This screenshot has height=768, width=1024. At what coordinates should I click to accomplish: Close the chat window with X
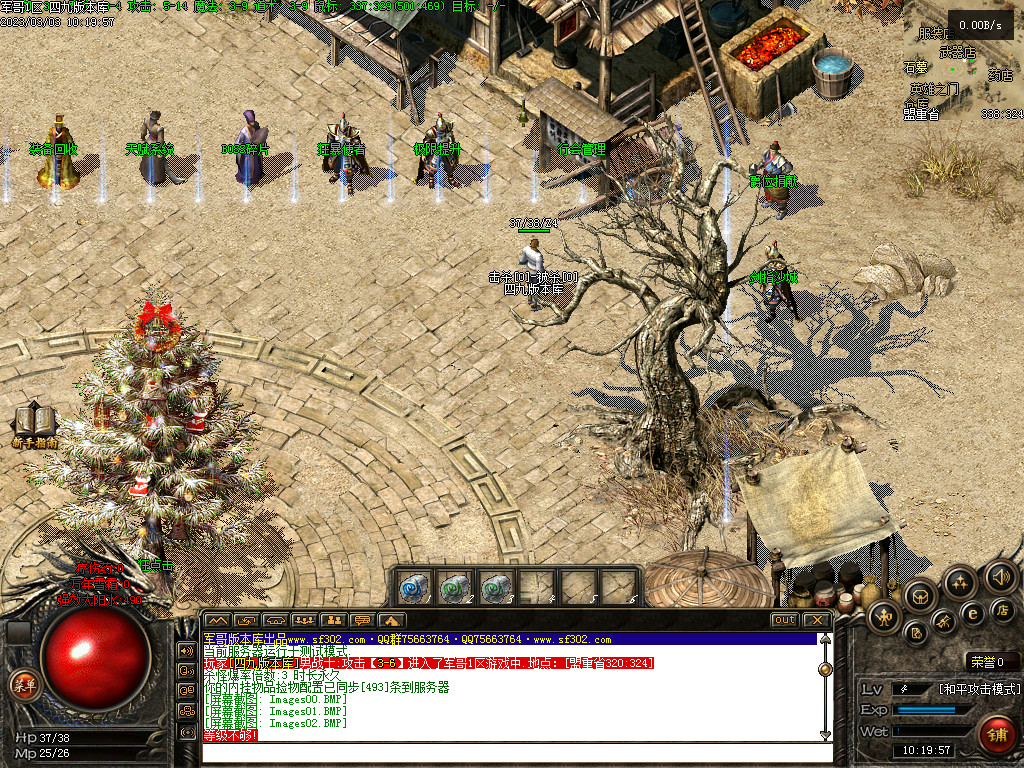pyautogui.click(x=817, y=620)
